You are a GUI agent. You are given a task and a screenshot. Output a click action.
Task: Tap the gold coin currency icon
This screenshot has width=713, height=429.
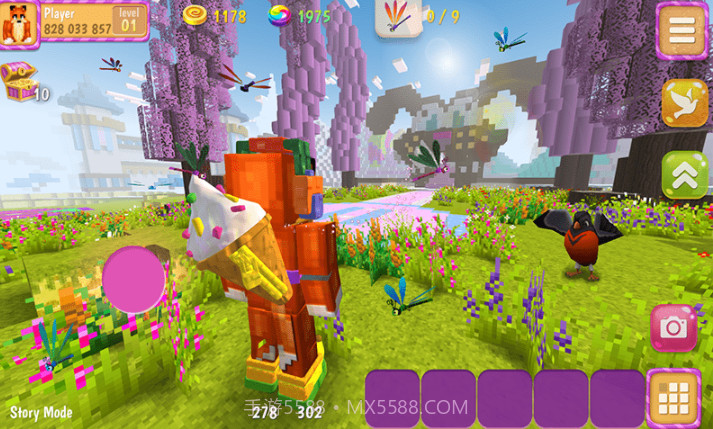196,16
